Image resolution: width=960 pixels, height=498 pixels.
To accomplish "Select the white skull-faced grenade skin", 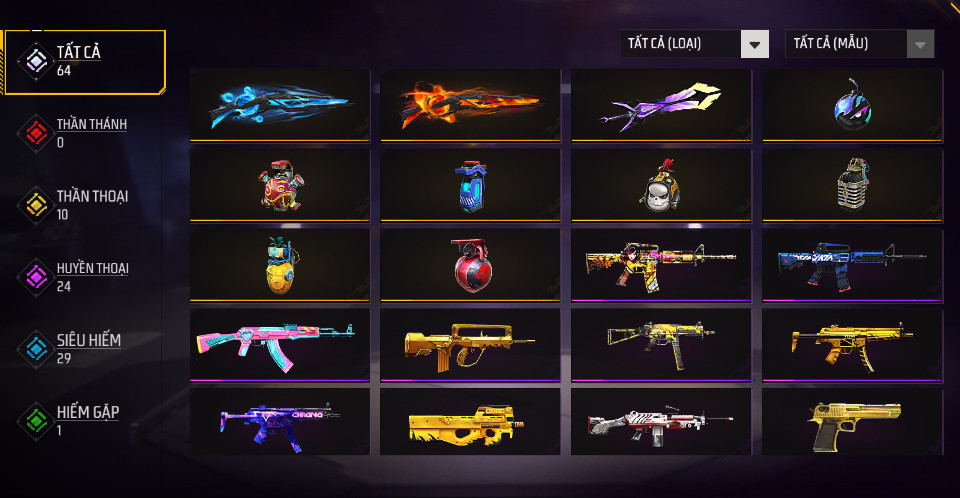I will click(x=661, y=184).
